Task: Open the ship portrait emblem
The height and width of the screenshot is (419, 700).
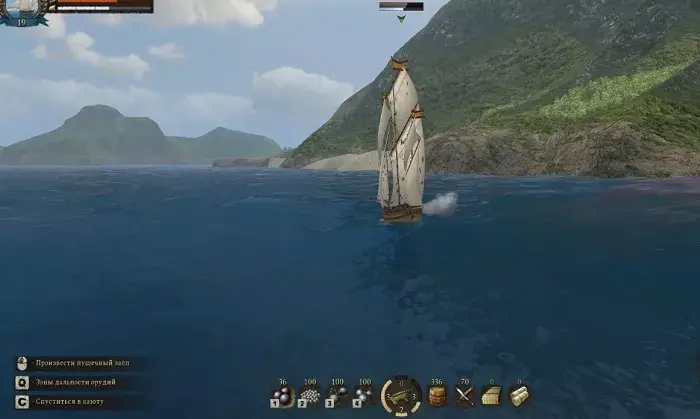Action: coord(20,10)
